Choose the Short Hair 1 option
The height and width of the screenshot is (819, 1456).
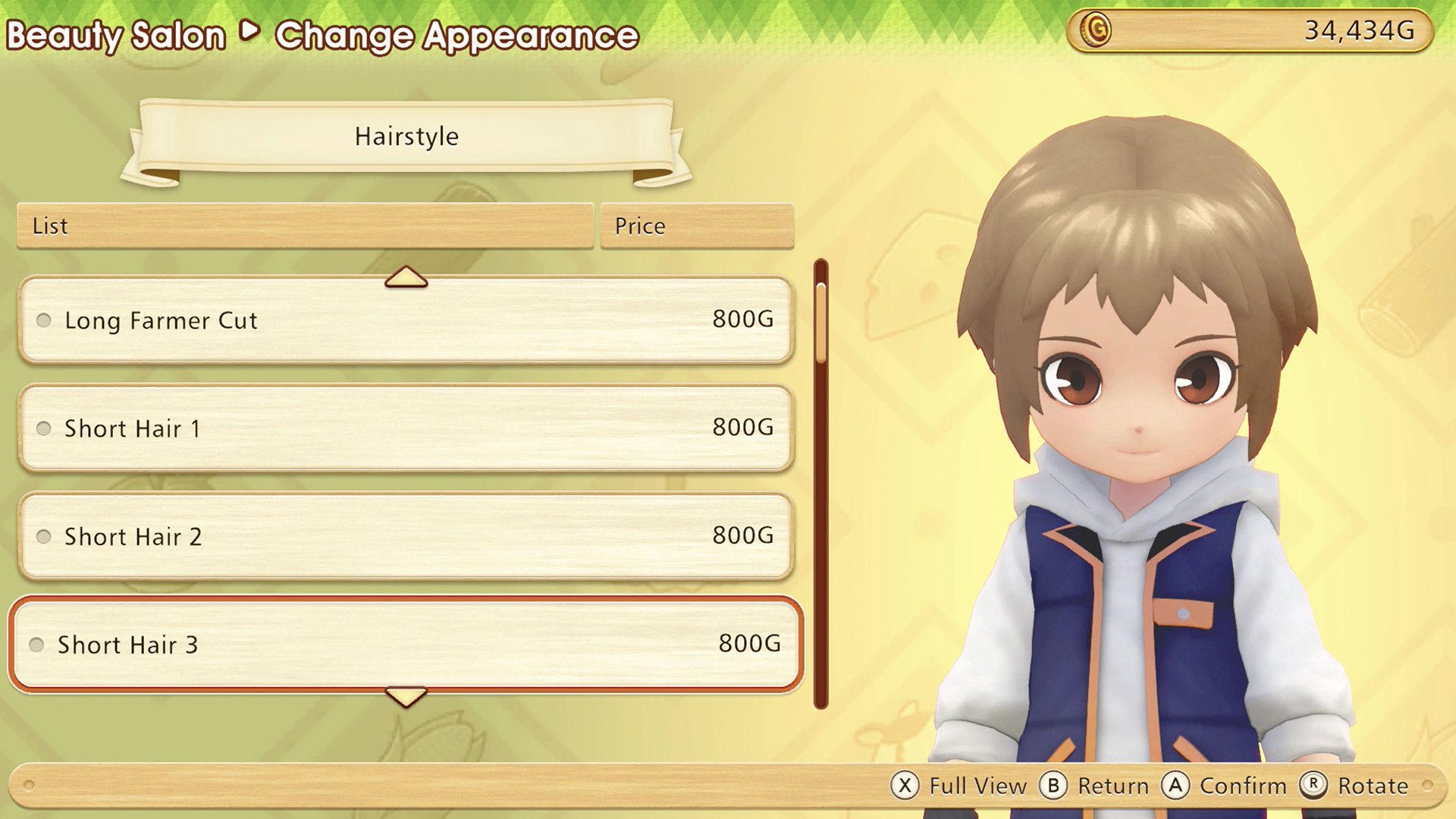click(406, 428)
